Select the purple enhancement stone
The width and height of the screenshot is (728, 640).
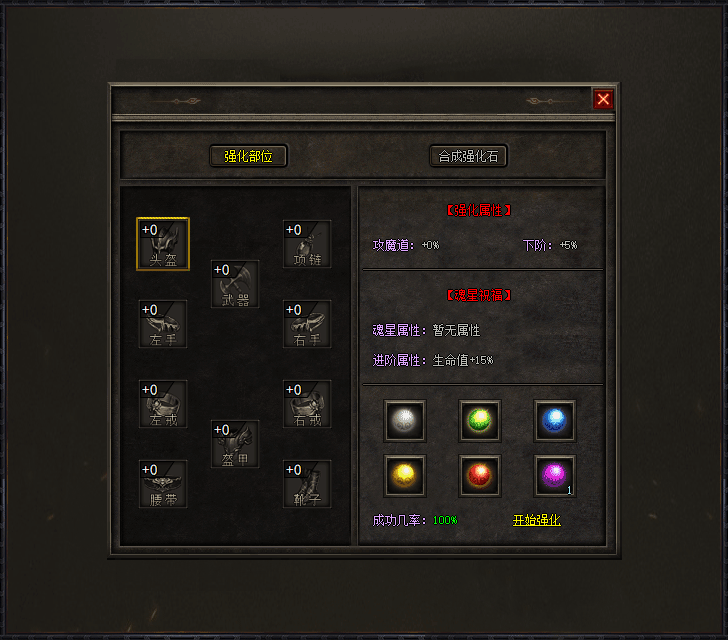pyautogui.click(x=555, y=476)
